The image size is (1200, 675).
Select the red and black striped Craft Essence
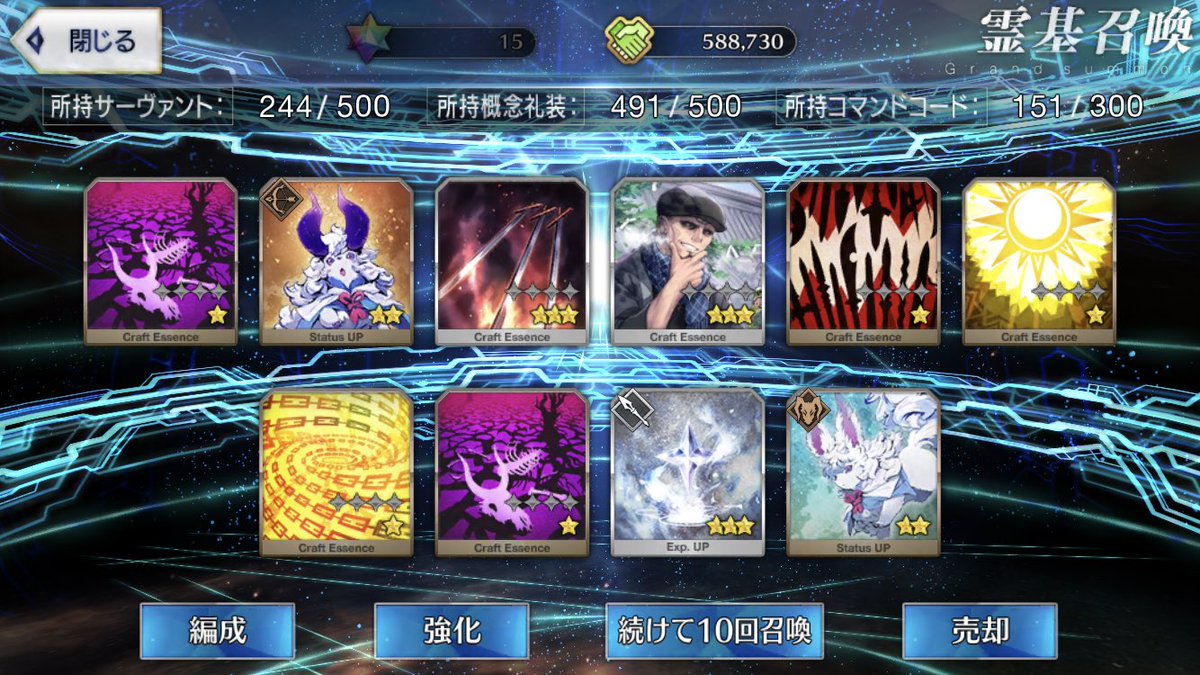[x=864, y=262]
